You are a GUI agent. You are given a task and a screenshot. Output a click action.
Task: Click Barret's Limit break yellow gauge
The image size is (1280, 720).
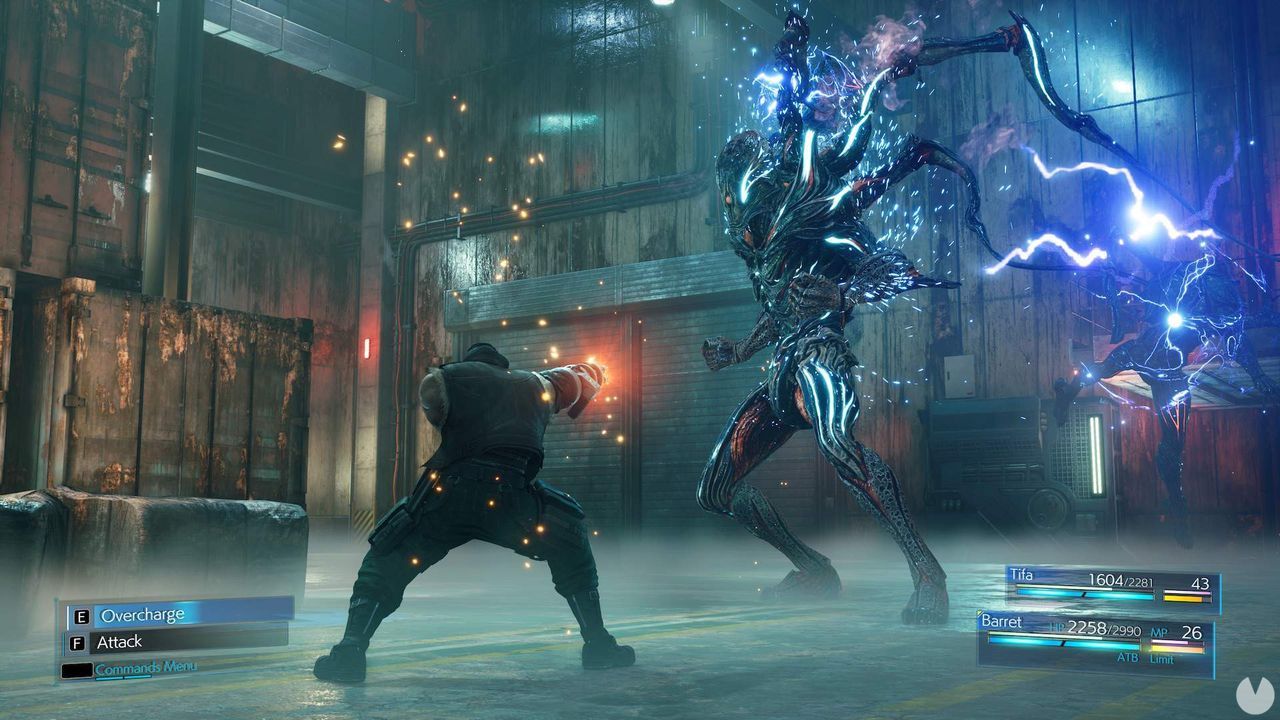point(1176,648)
